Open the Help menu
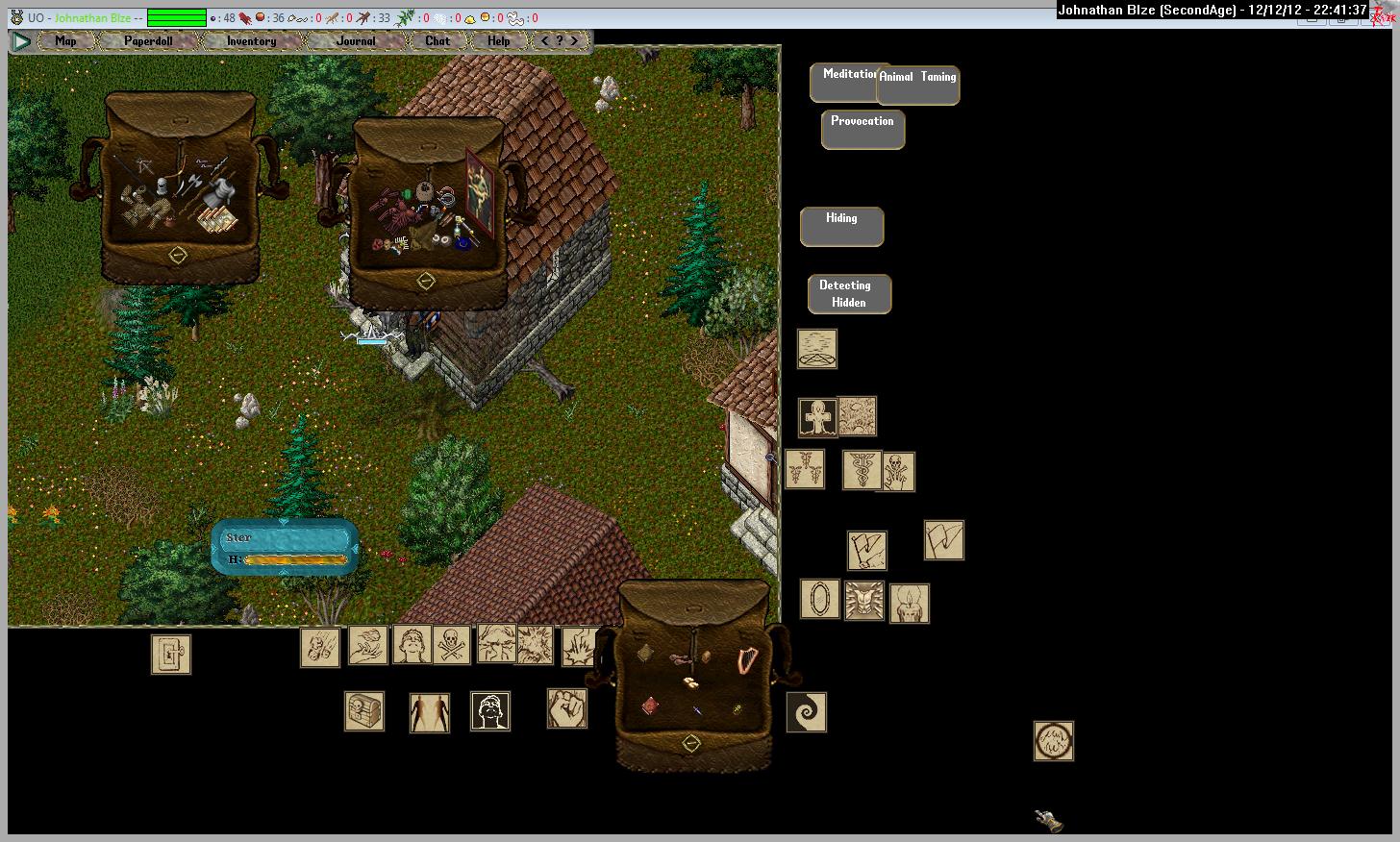This screenshot has height=842, width=1400. [x=498, y=41]
